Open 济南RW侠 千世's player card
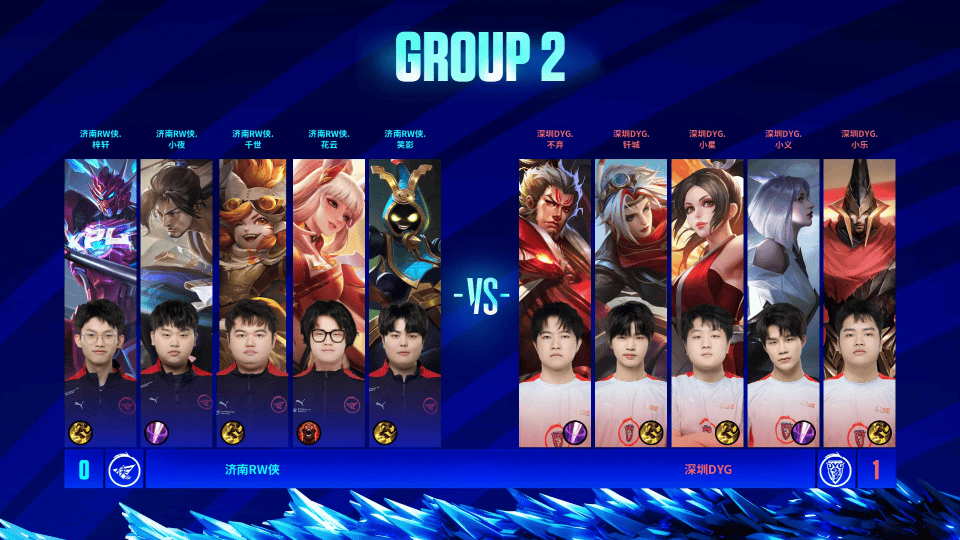This screenshot has width=960, height=540. click(x=253, y=300)
